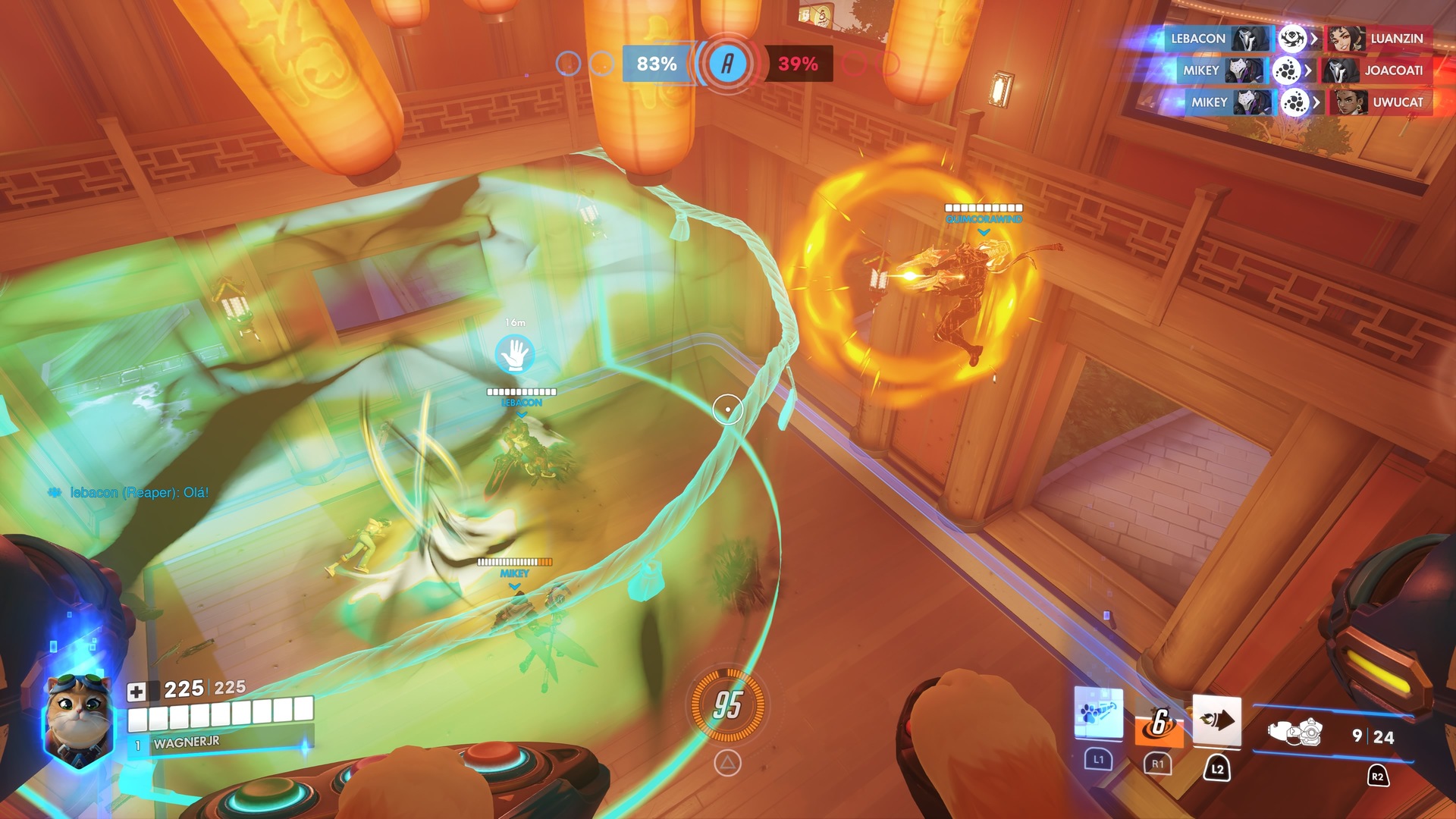Viewport: 1456px width, 819px height.
Task: Select the MIKEY eliminated JOACOATI kill feed row
Action: tap(1297, 71)
